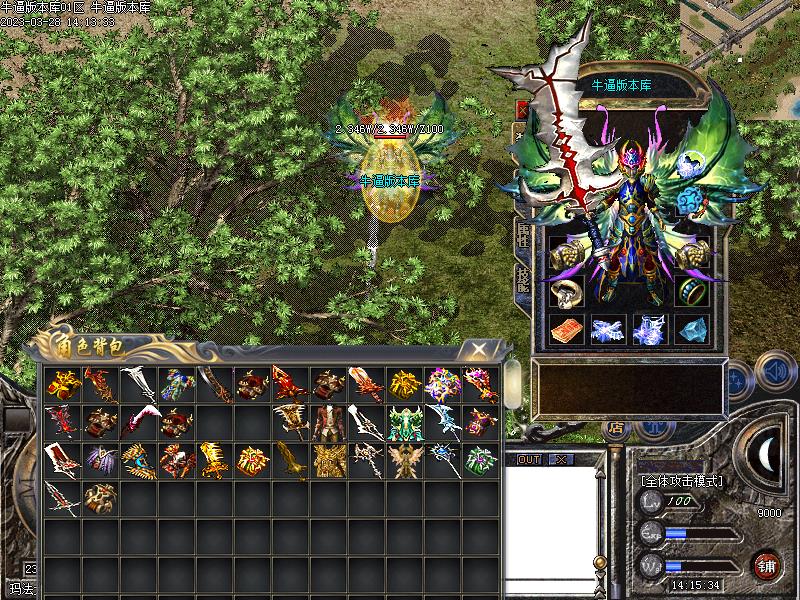Viewport: 800px width, 600px height.
Task: Select the purple winged helmet in backpack
Action: pos(99,459)
